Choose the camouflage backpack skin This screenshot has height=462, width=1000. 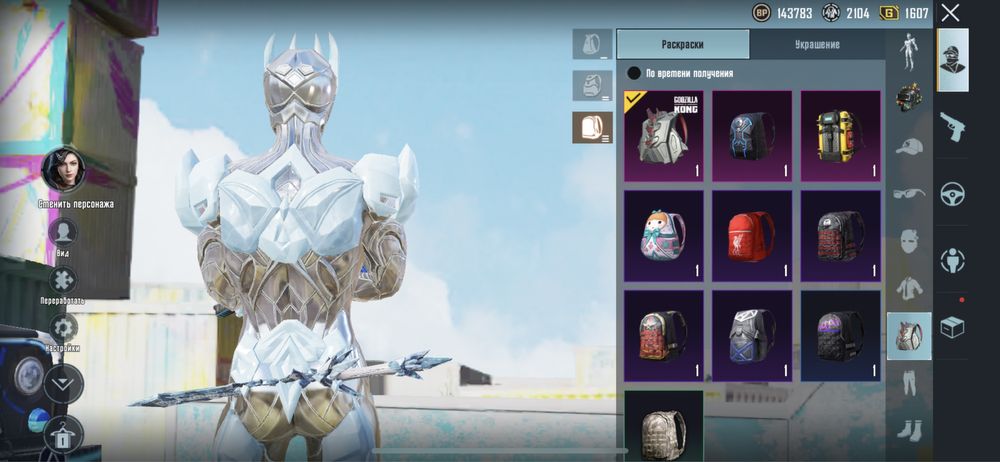[x=663, y=425]
